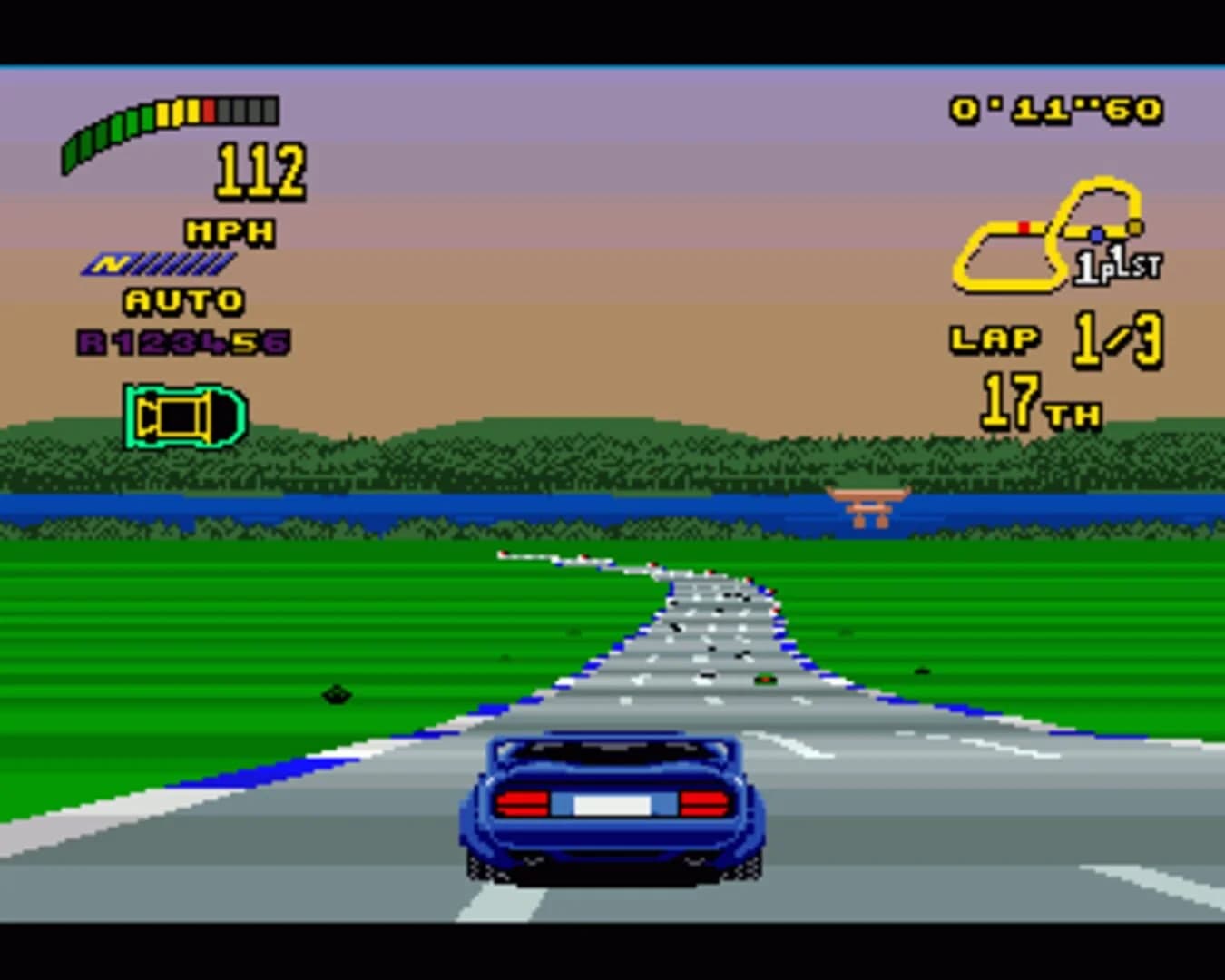Click the diamond obstacle on the left grass
This screenshot has width=1225, height=980.
pos(337,693)
